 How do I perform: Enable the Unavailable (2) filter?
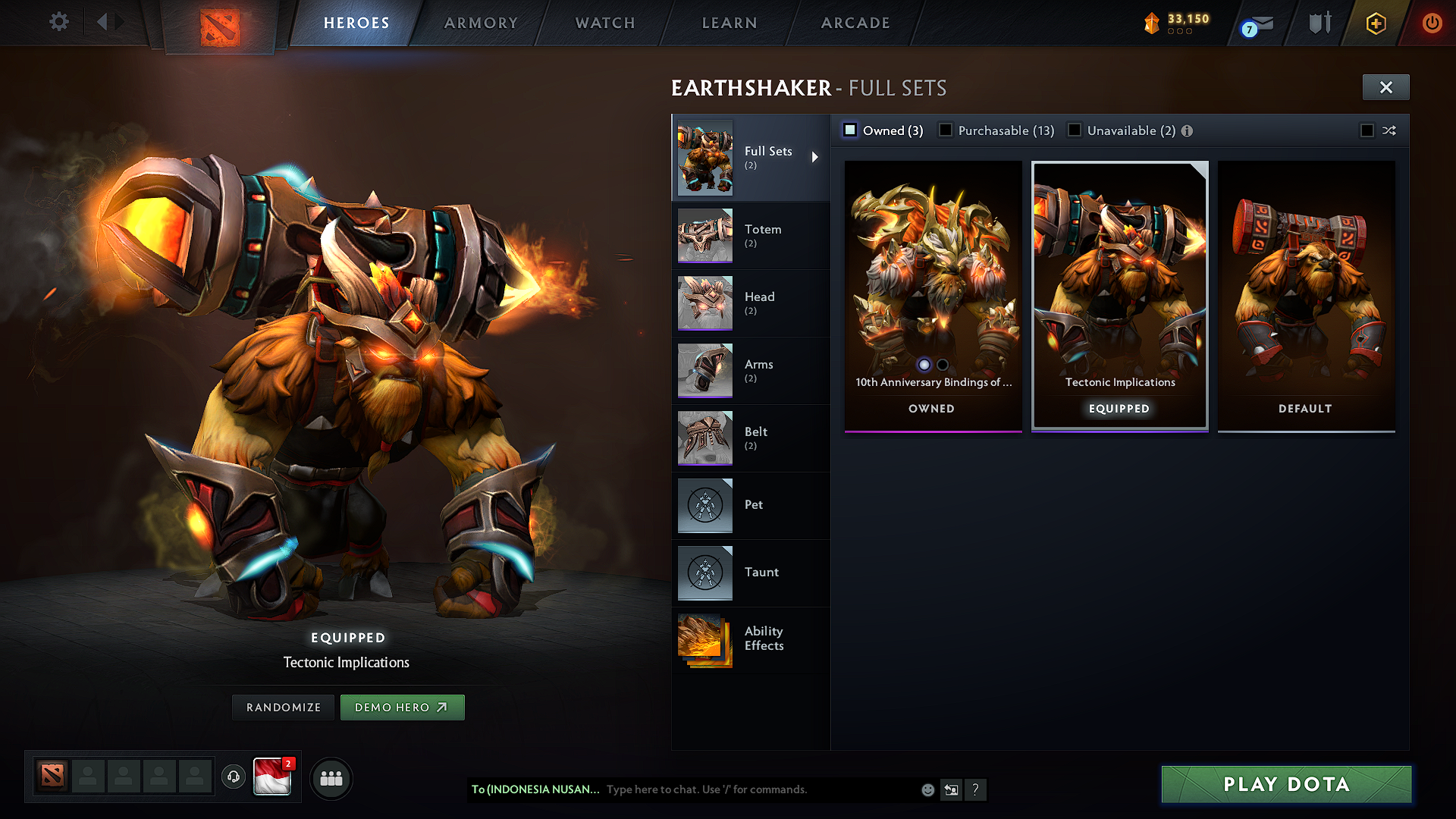1075,130
